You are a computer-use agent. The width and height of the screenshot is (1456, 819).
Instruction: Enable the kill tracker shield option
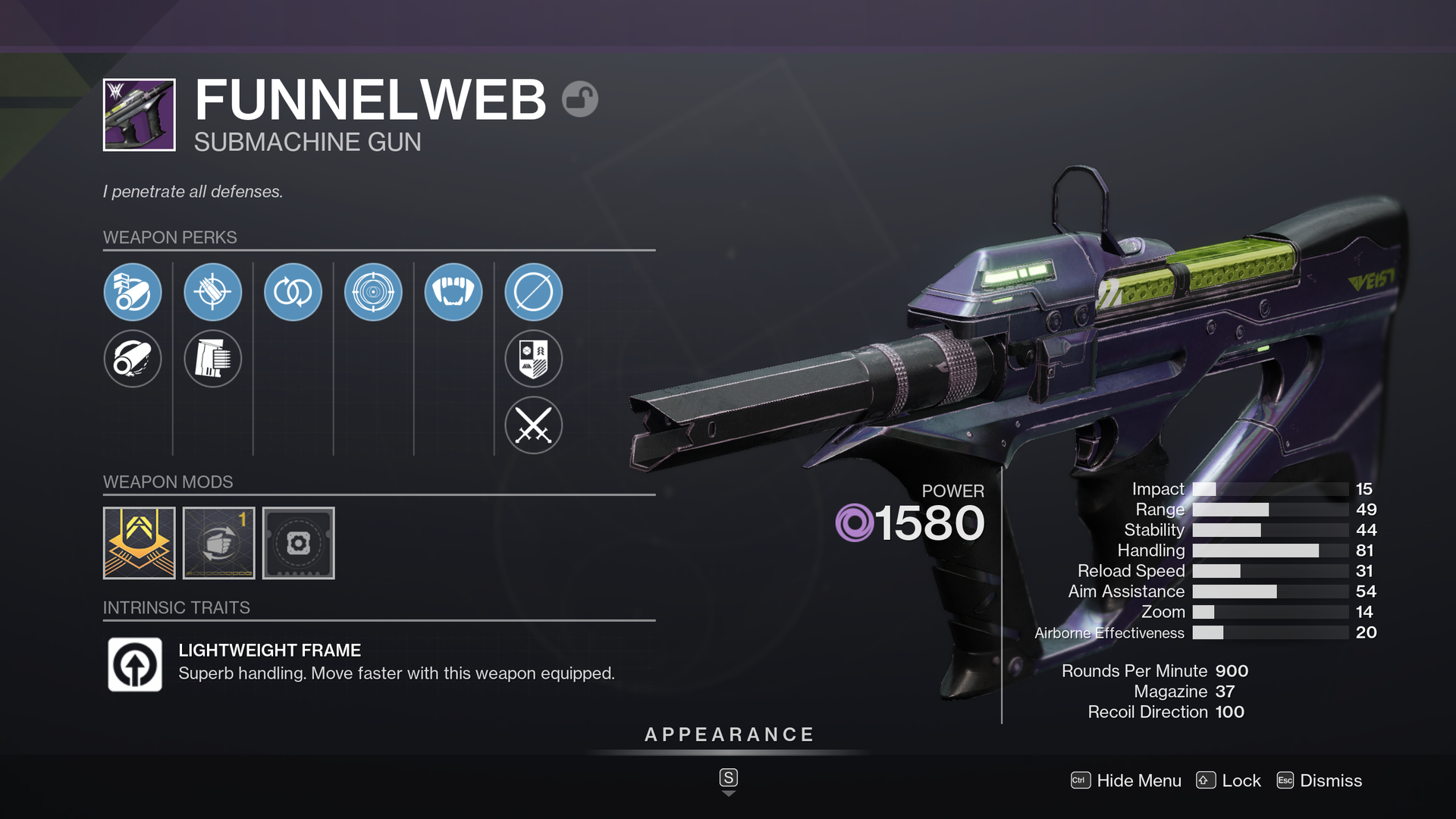533,359
